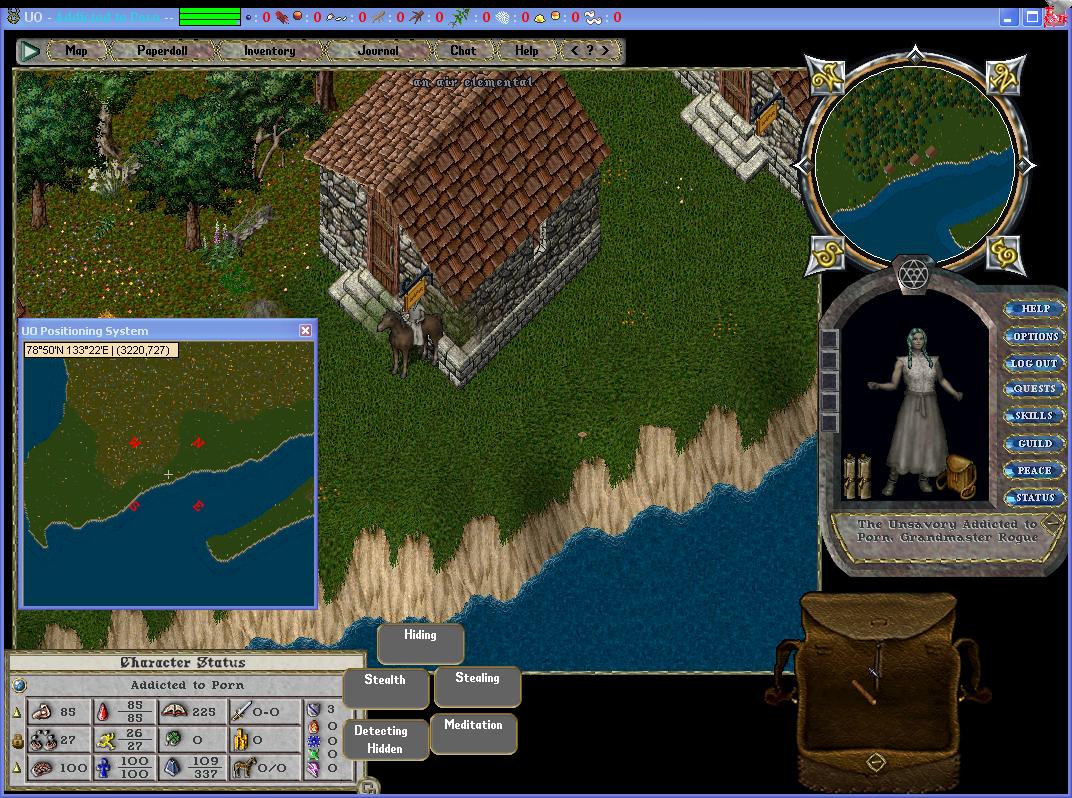Open the Map from the top menu bar

76,50
